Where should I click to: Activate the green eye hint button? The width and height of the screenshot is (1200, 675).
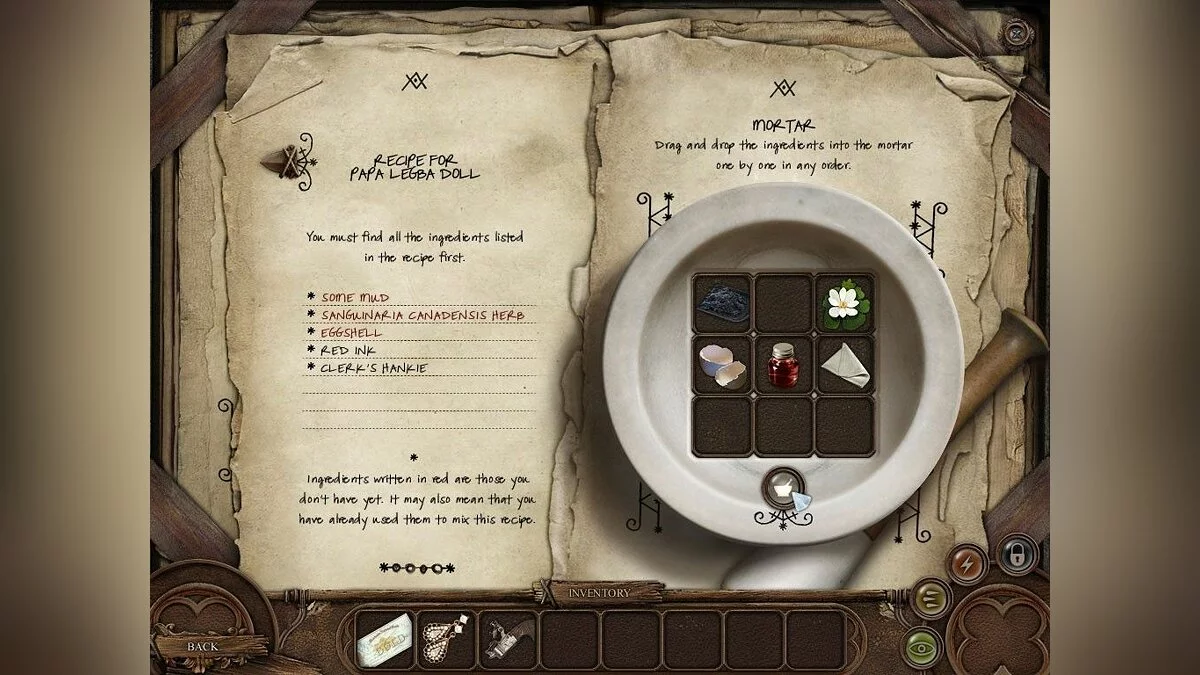(x=923, y=647)
